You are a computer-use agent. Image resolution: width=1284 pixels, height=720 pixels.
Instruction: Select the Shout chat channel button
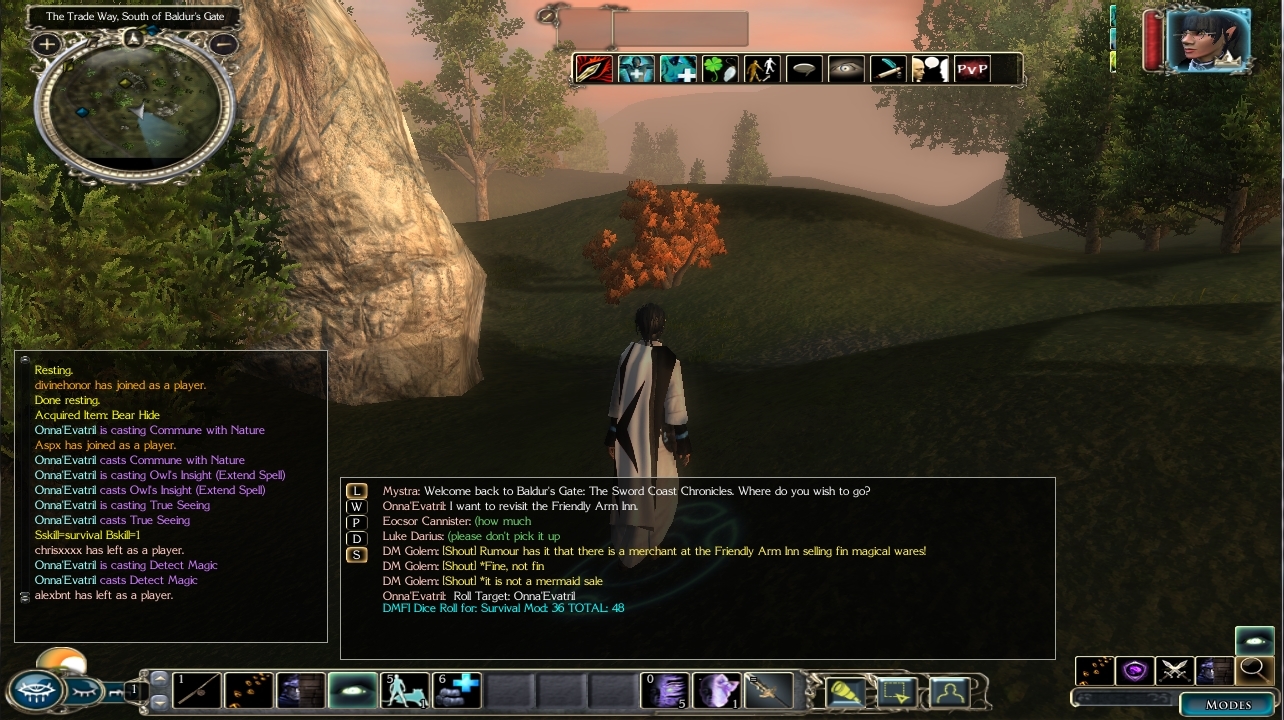(356, 555)
